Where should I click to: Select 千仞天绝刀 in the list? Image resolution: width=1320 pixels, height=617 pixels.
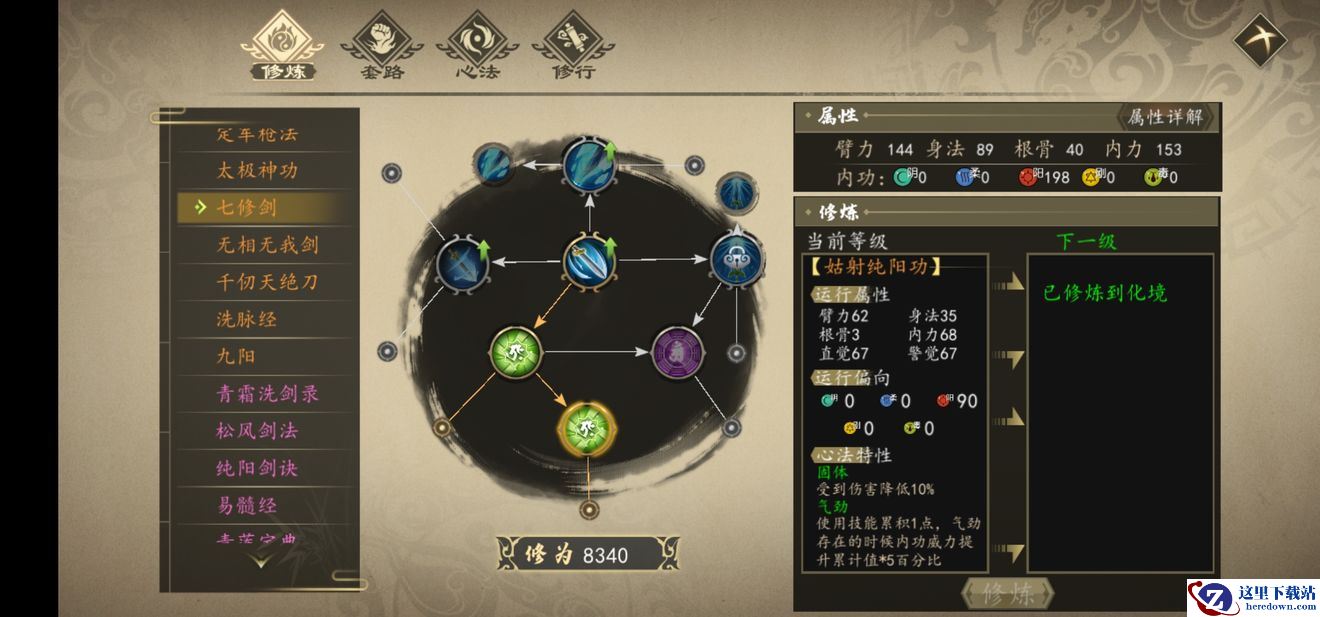(267, 282)
